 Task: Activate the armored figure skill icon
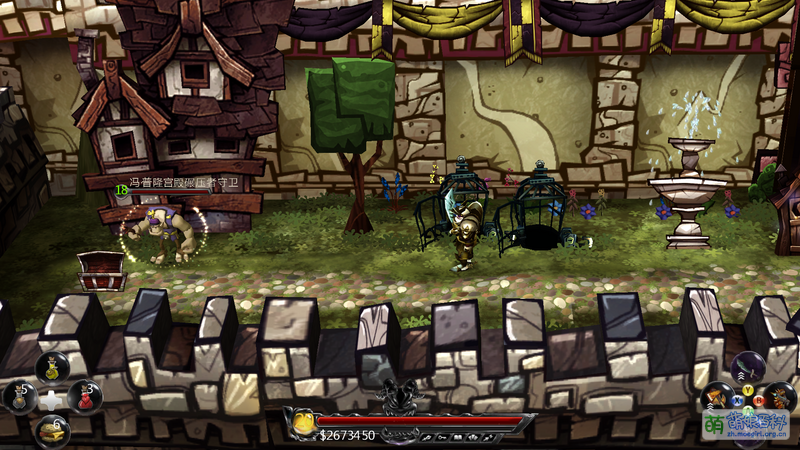pos(780,396)
